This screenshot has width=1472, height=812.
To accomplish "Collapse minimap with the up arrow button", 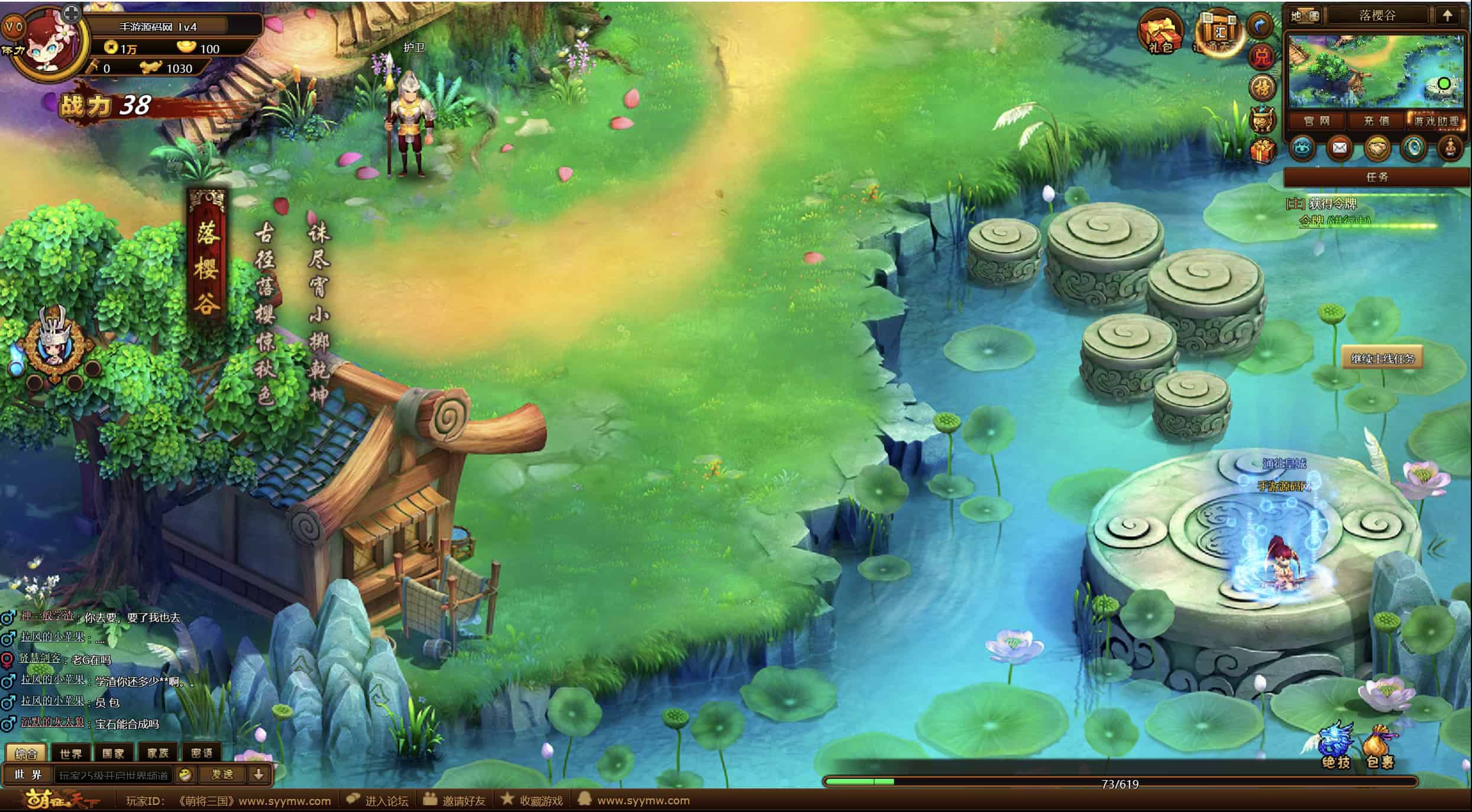I will pos(1447,16).
